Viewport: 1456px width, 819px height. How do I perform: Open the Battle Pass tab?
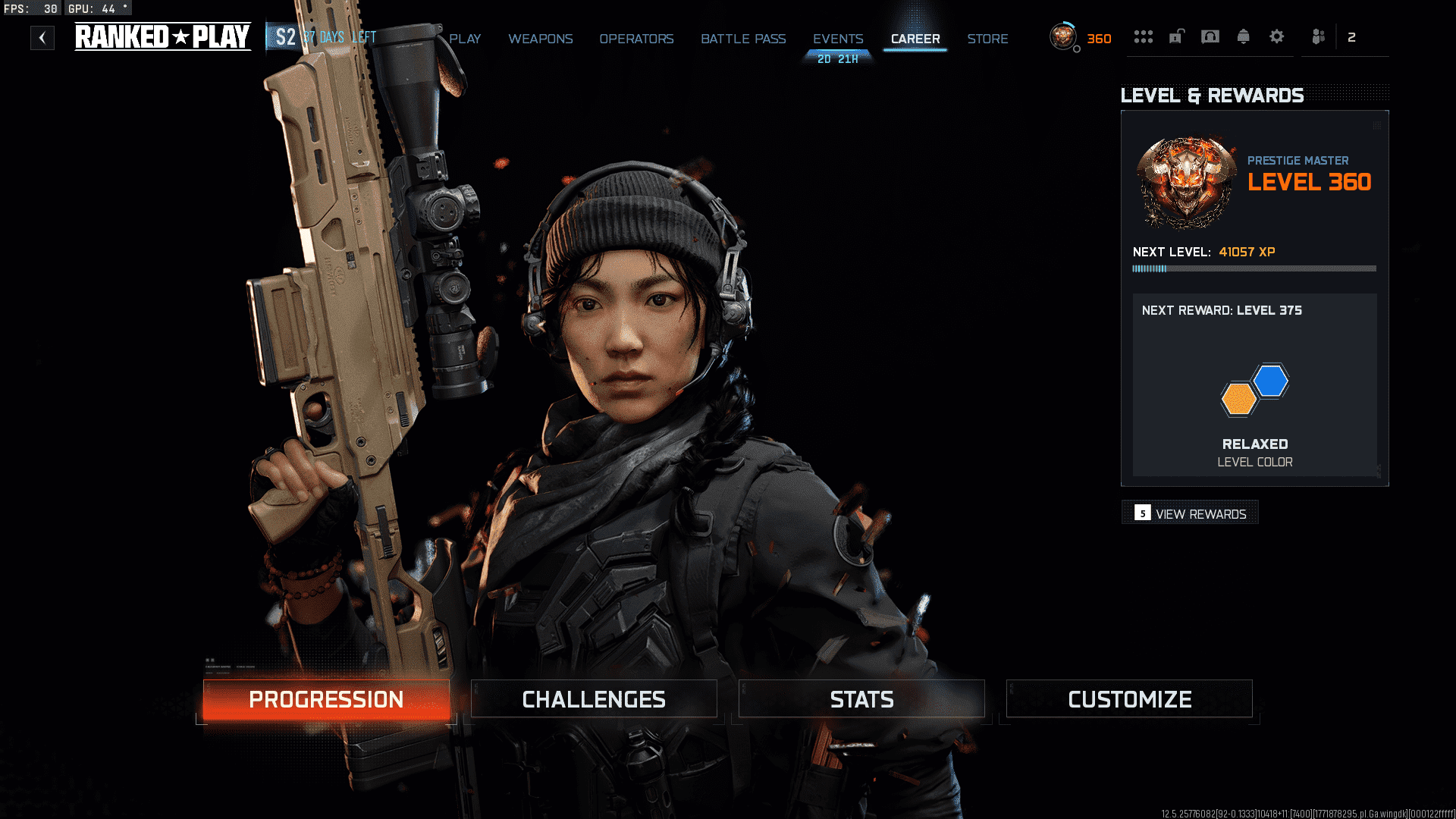click(x=743, y=39)
